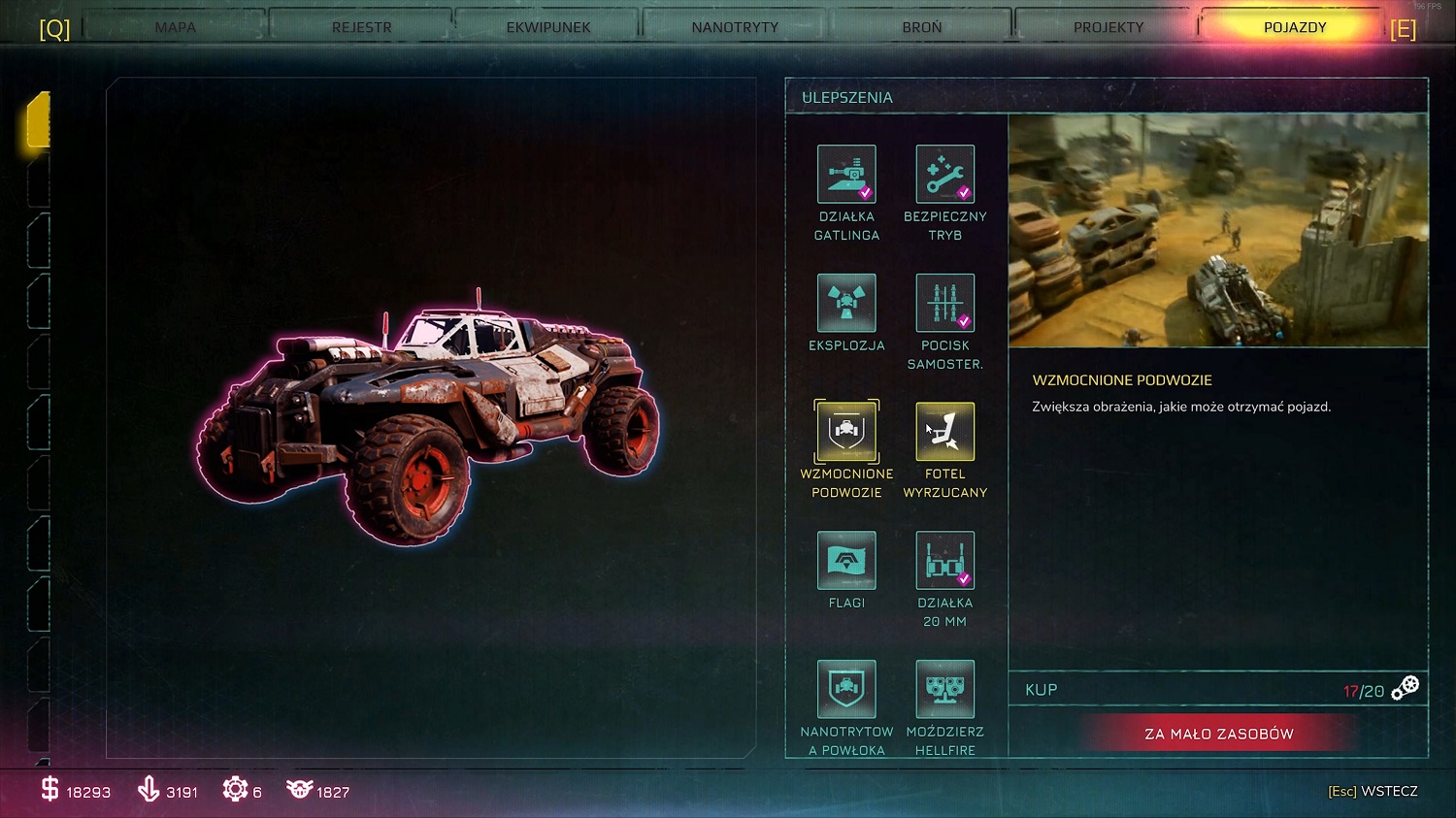Select the Eksplozja upgrade icon

click(846, 303)
